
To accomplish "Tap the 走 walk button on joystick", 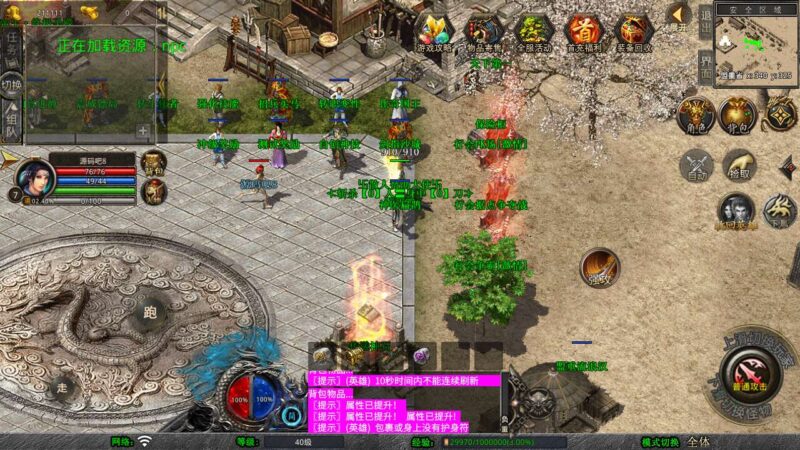I will click(x=62, y=387).
